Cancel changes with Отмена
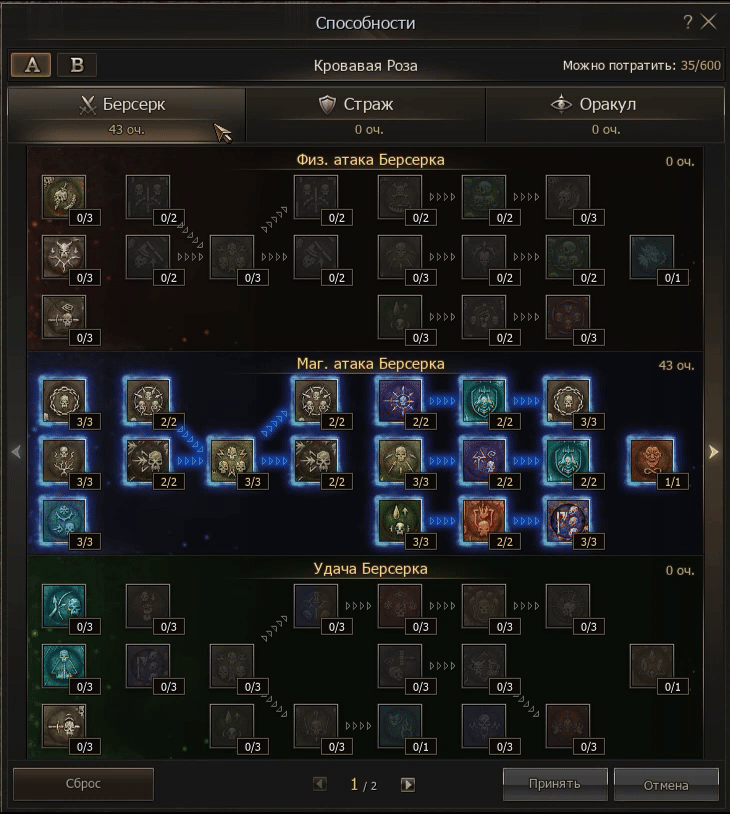The image size is (730, 814). pyautogui.click(x=666, y=784)
